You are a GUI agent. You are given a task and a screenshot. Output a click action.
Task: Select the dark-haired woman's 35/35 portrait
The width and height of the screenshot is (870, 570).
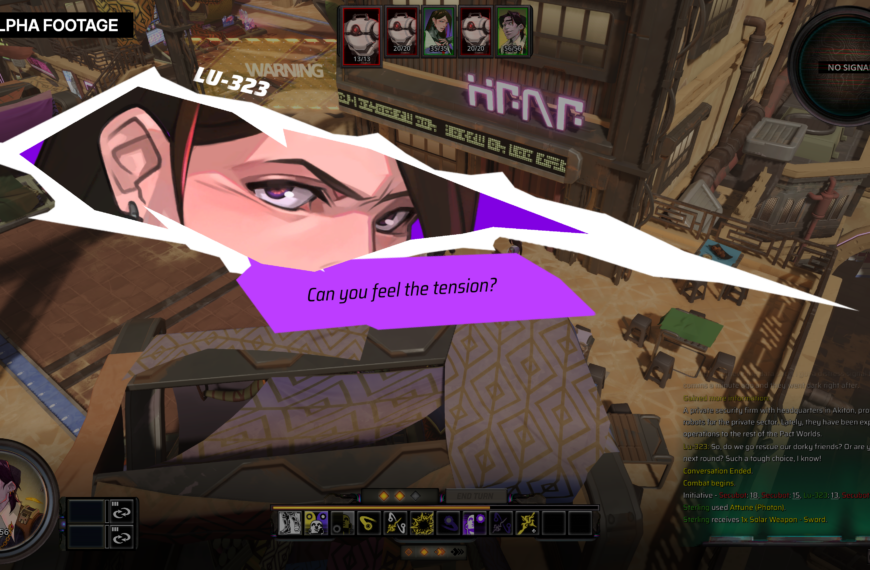439,31
